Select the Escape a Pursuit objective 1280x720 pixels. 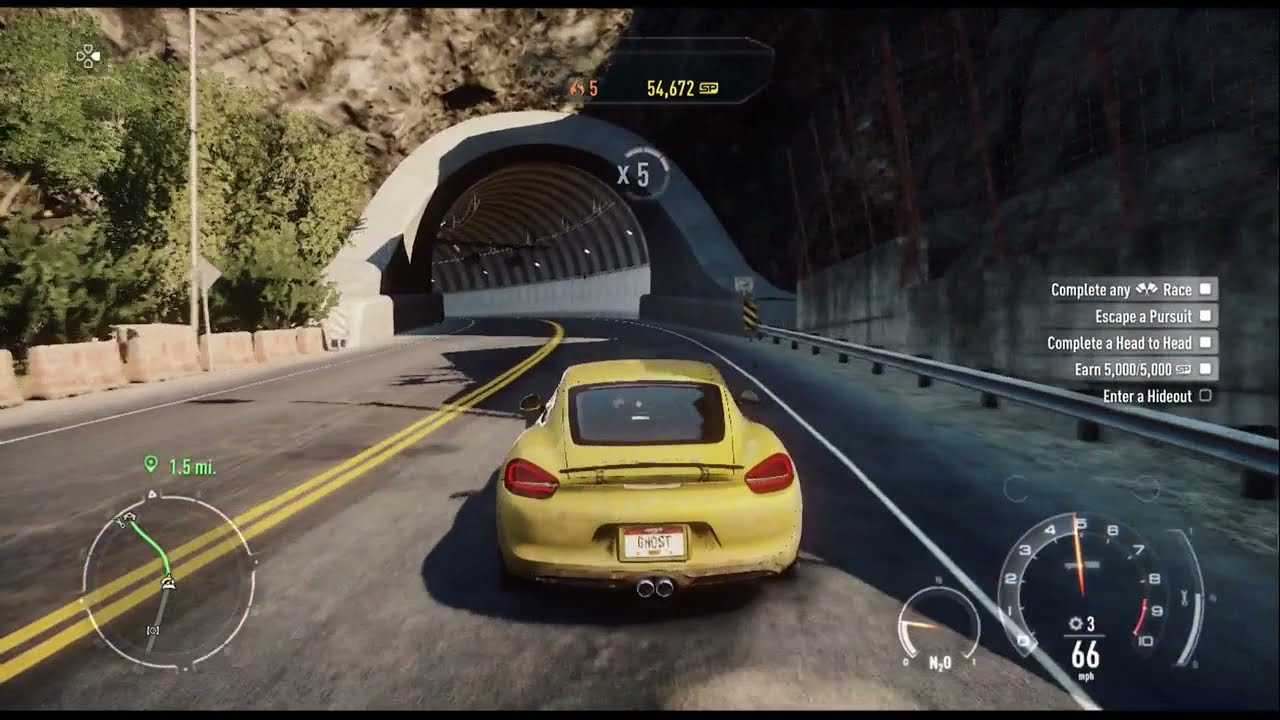(x=1143, y=316)
